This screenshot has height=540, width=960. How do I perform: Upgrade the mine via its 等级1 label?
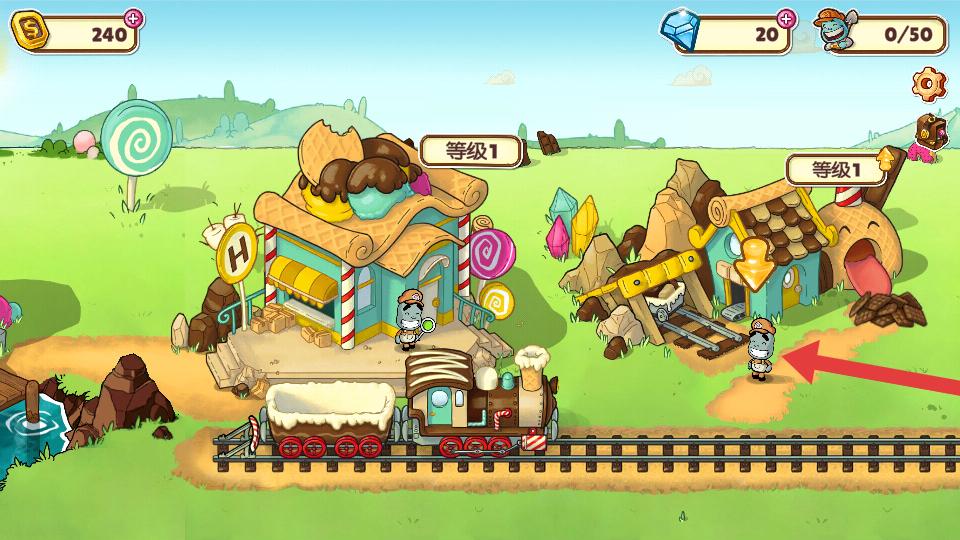tap(836, 170)
